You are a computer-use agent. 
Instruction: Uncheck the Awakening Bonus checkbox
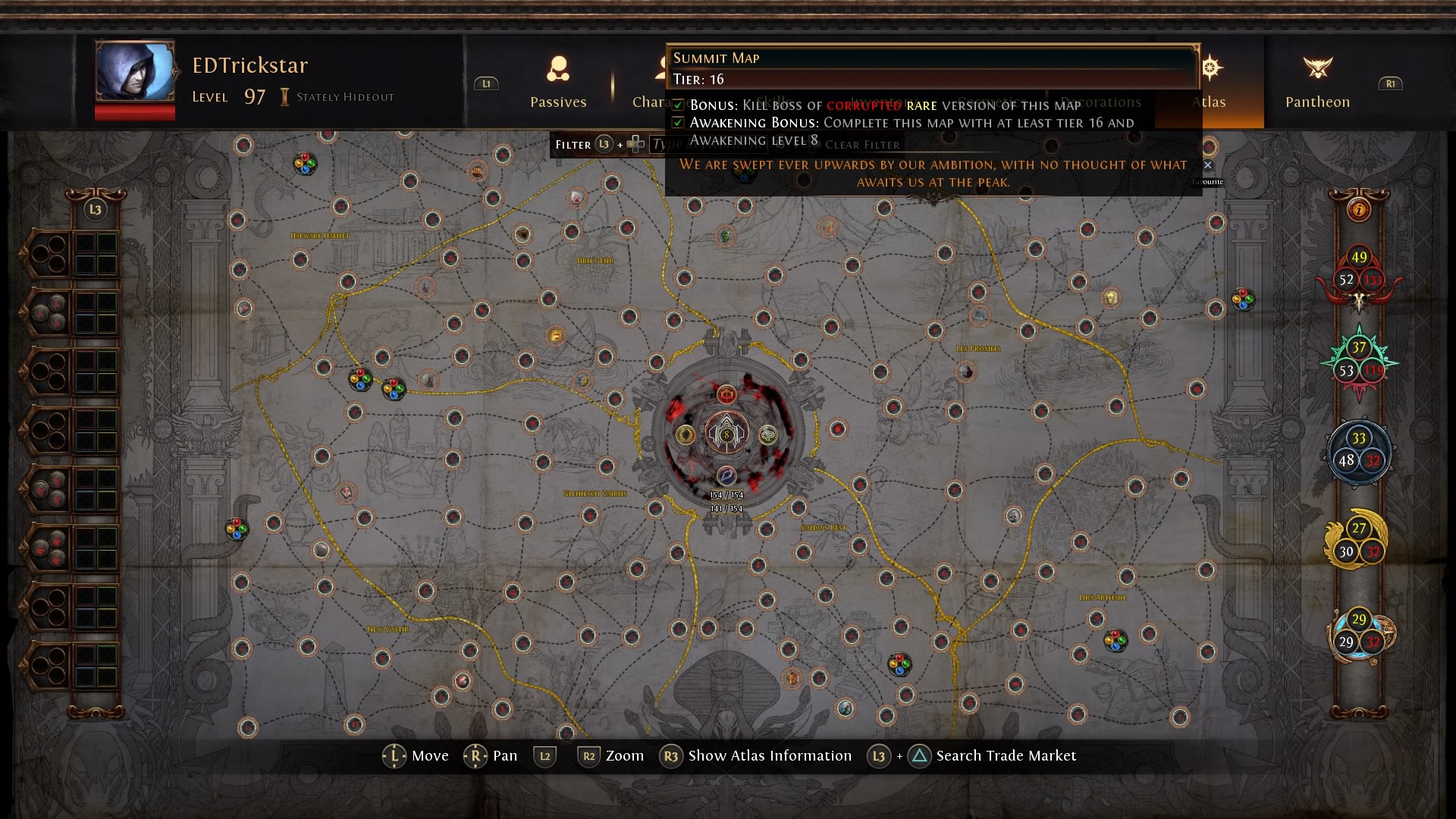(677, 123)
